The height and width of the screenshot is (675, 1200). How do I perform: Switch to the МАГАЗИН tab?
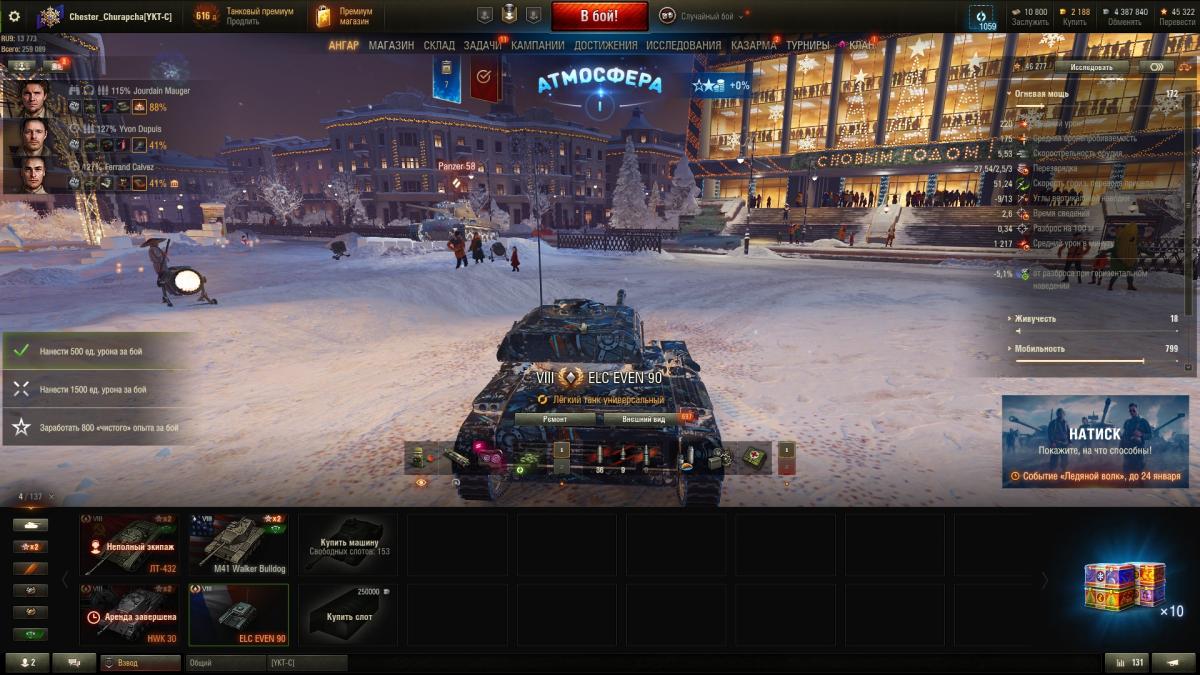pos(391,45)
